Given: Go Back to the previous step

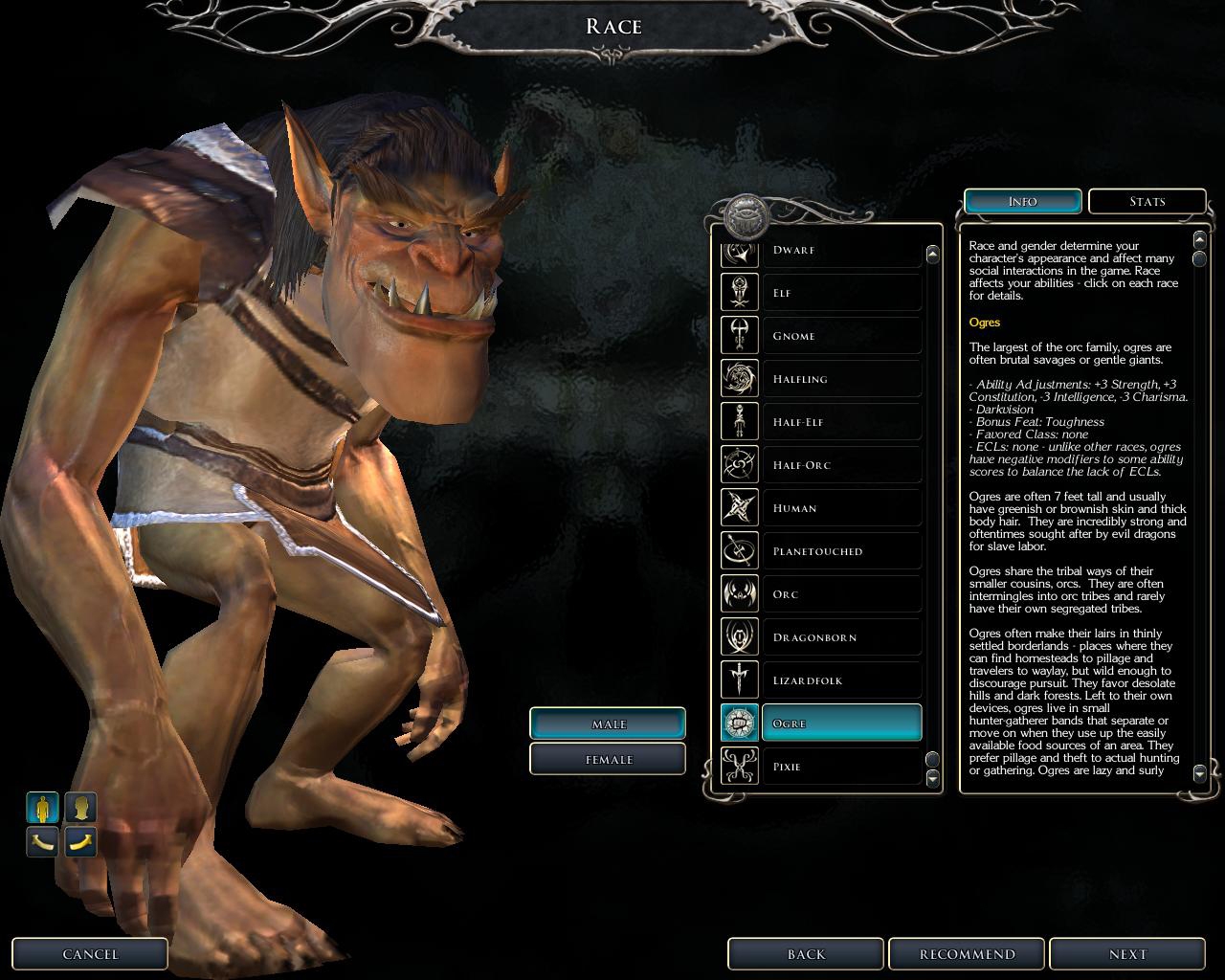Looking at the screenshot, I should point(806,954).
